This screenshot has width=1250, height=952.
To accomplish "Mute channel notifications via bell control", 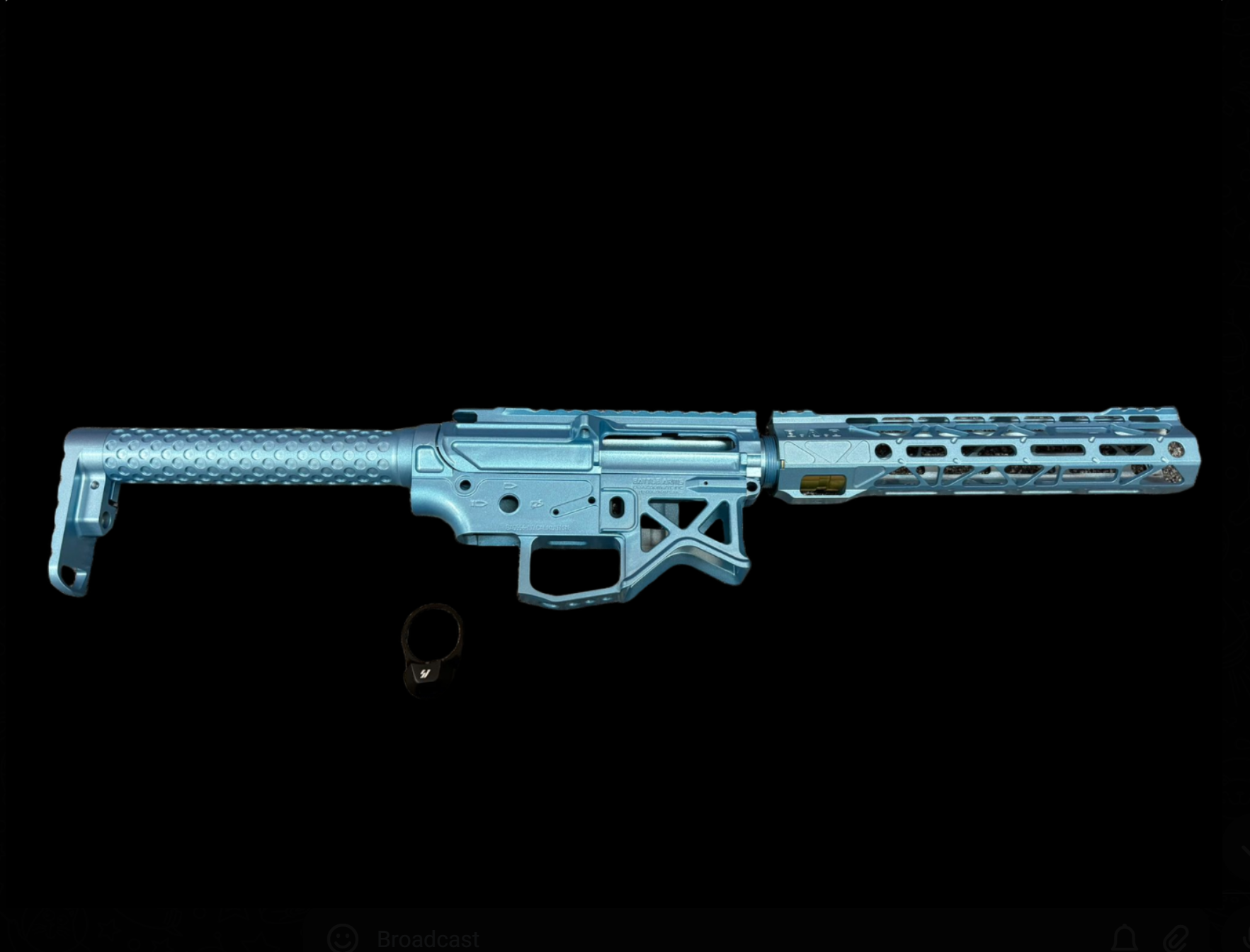I will coord(1124,938).
